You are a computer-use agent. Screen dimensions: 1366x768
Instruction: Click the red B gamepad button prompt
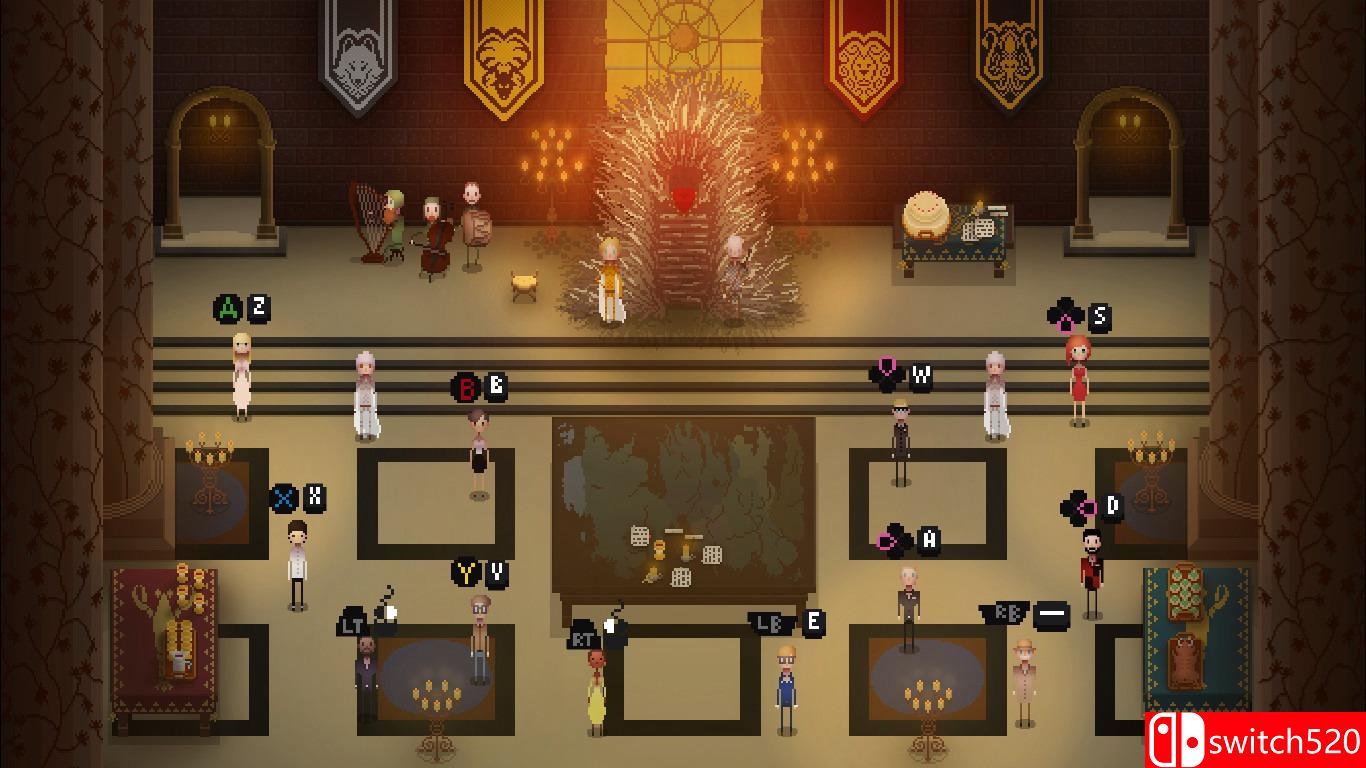coord(465,386)
